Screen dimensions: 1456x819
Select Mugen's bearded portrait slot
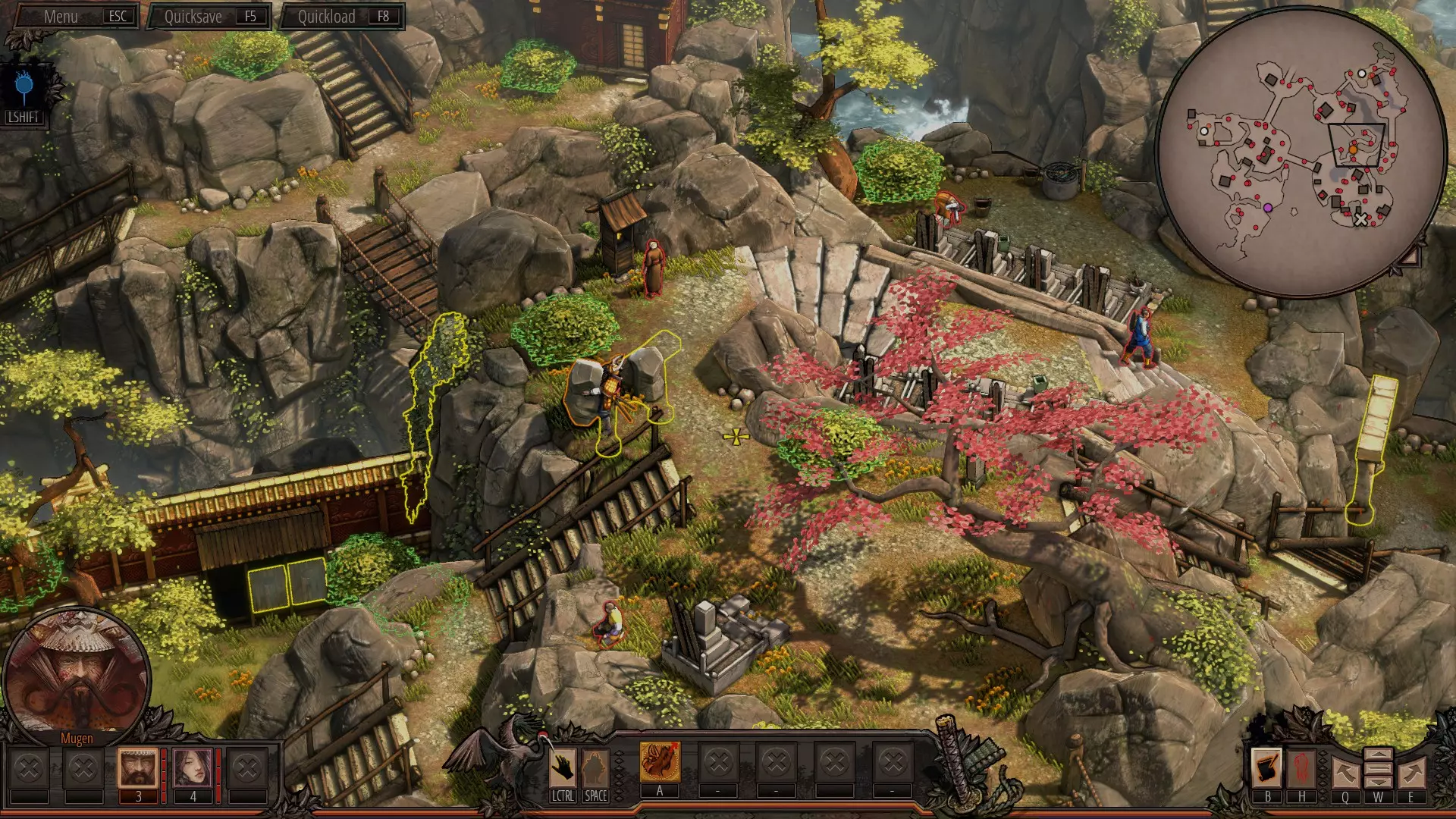(138, 767)
